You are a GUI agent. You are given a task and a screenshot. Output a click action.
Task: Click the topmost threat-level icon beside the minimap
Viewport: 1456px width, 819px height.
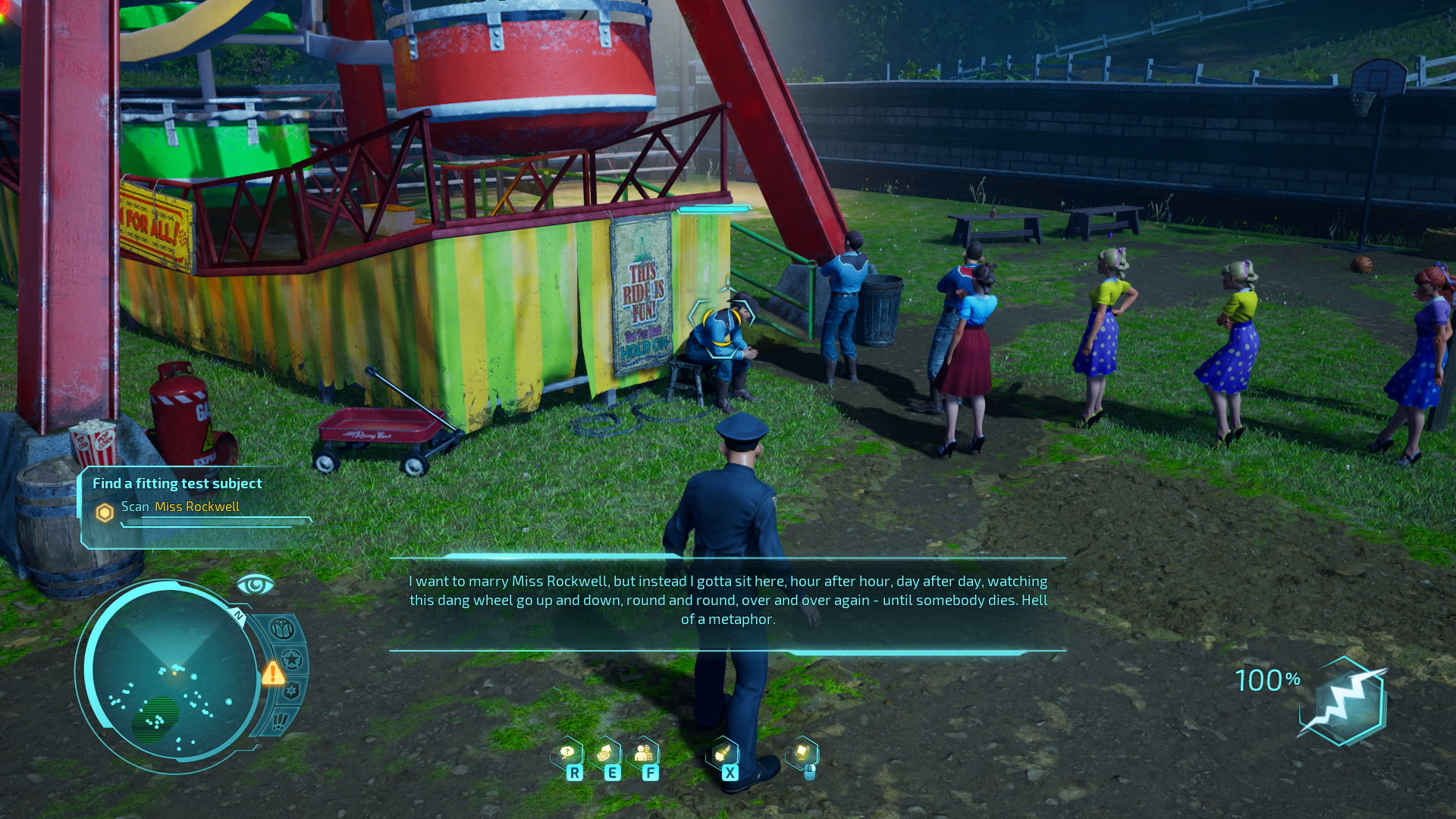coord(282,629)
